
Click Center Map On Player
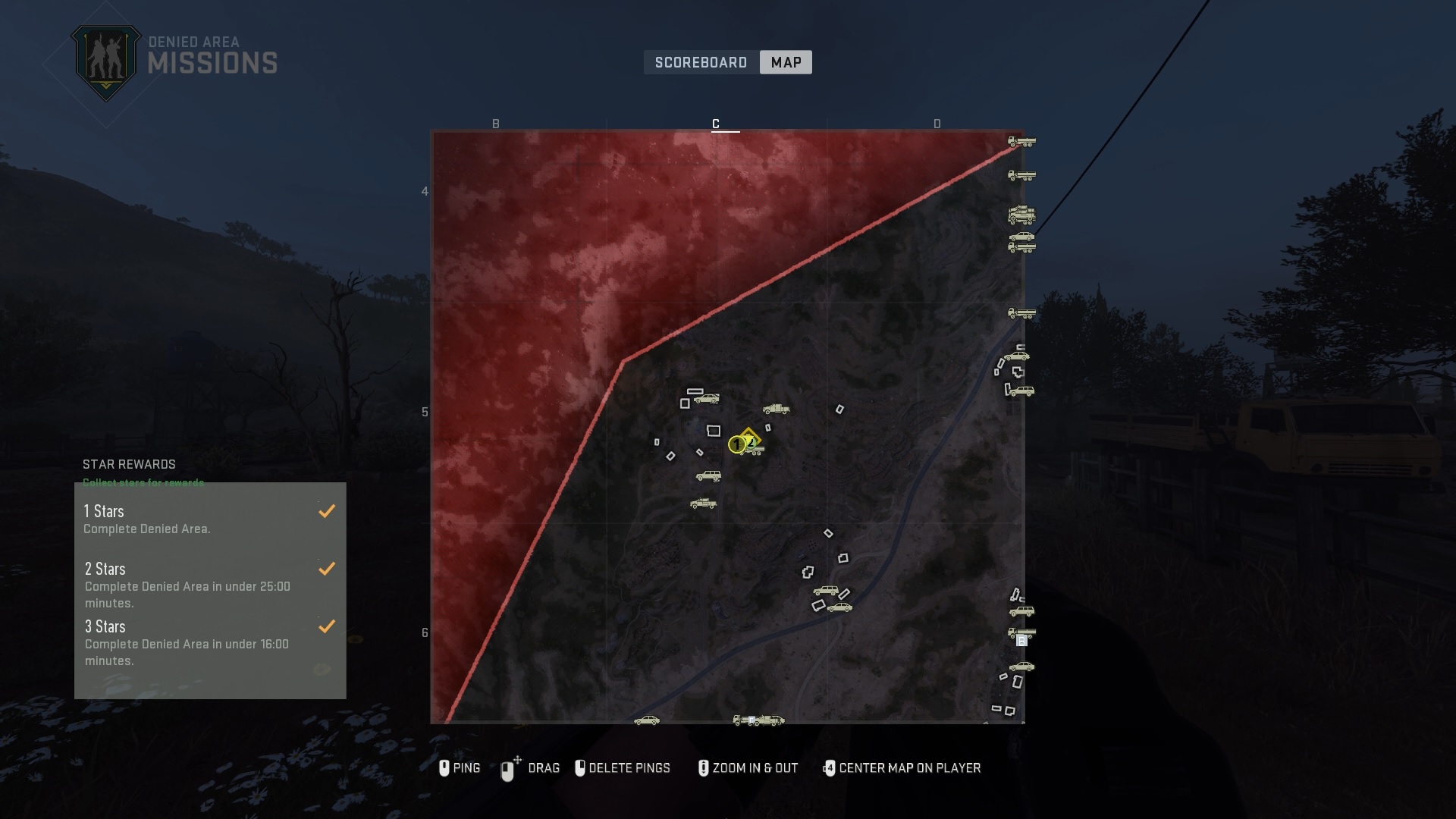click(x=902, y=768)
